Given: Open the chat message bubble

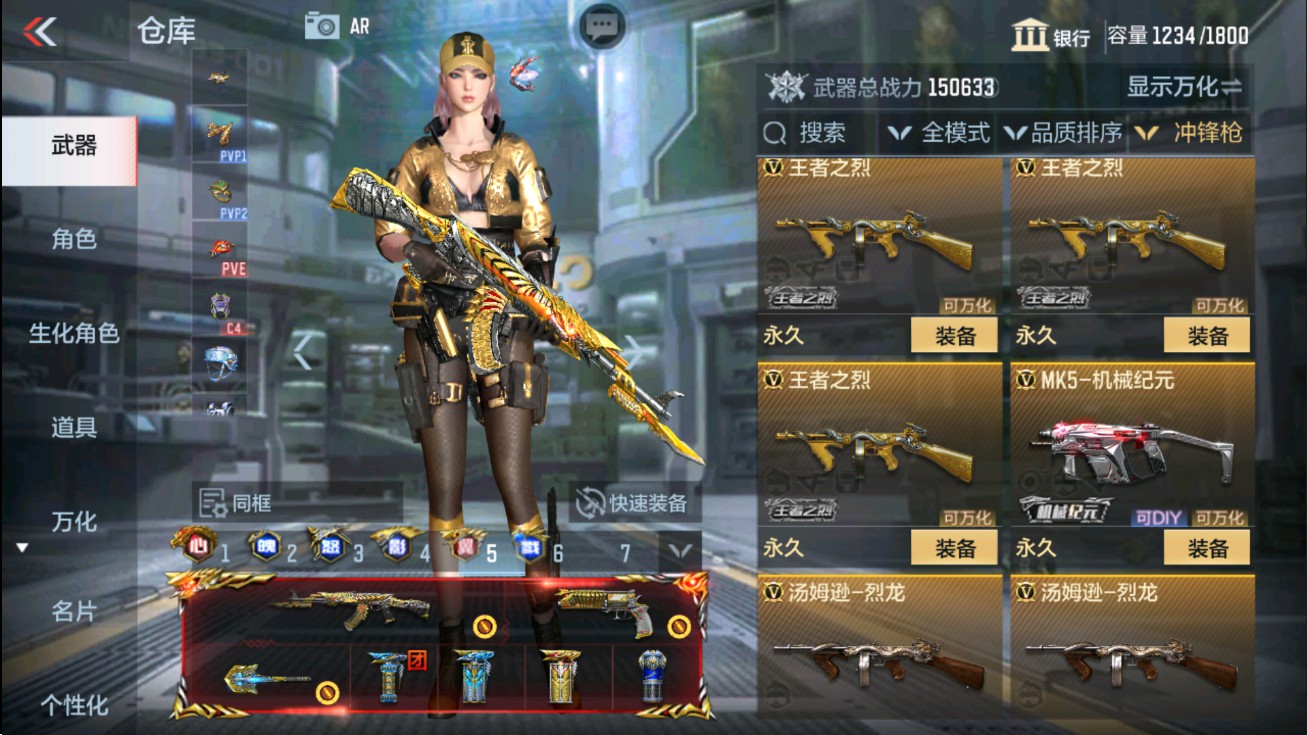Looking at the screenshot, I should tap(600, 25).
